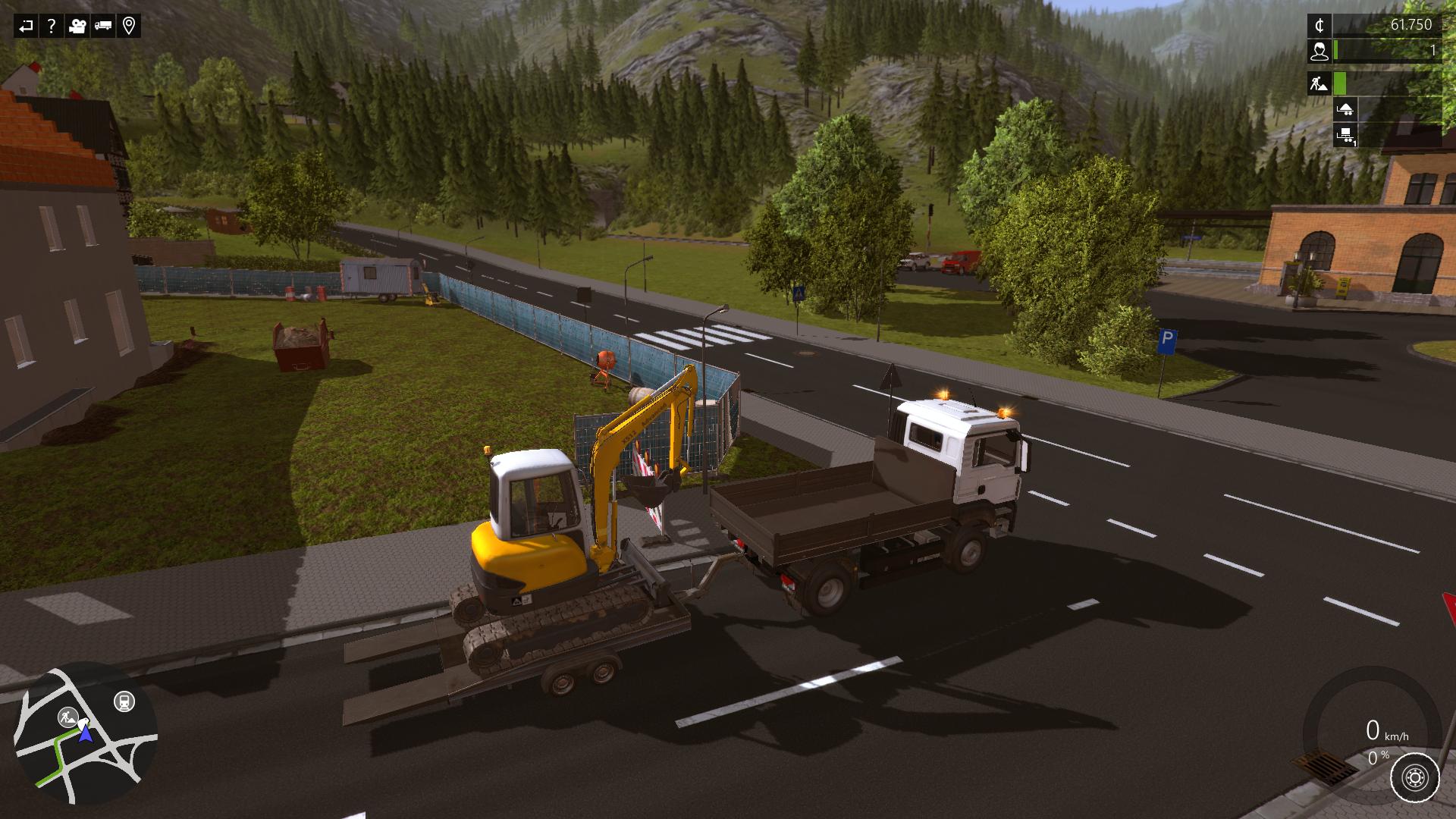
Task: Click the gravel pile cart task icon
Action: point(1345,109)
